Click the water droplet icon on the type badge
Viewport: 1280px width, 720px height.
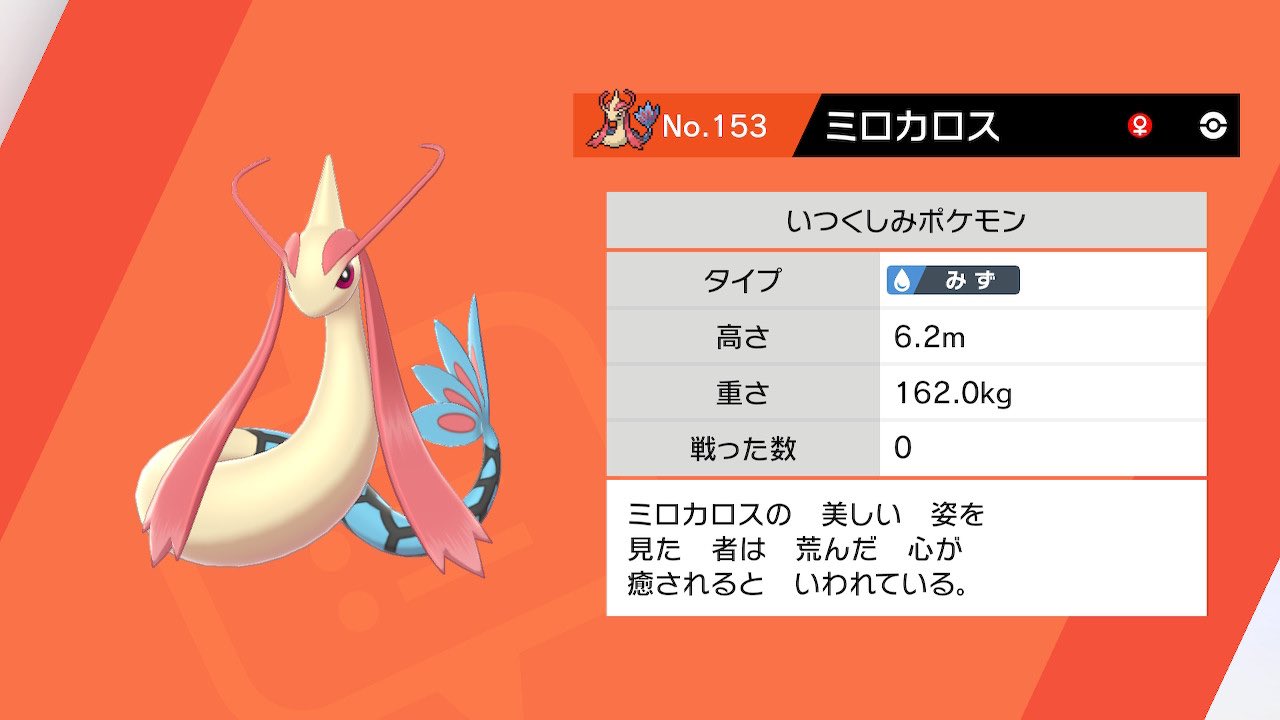click(902, 281)
